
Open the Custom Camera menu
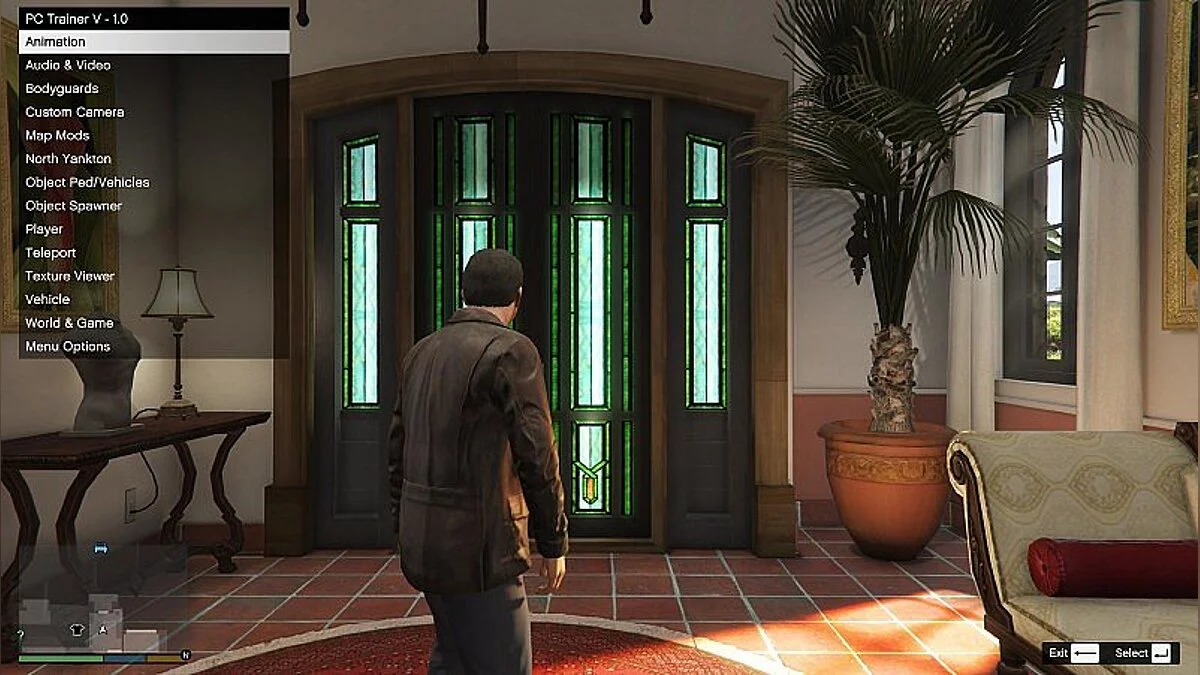[x=75, y=112]
